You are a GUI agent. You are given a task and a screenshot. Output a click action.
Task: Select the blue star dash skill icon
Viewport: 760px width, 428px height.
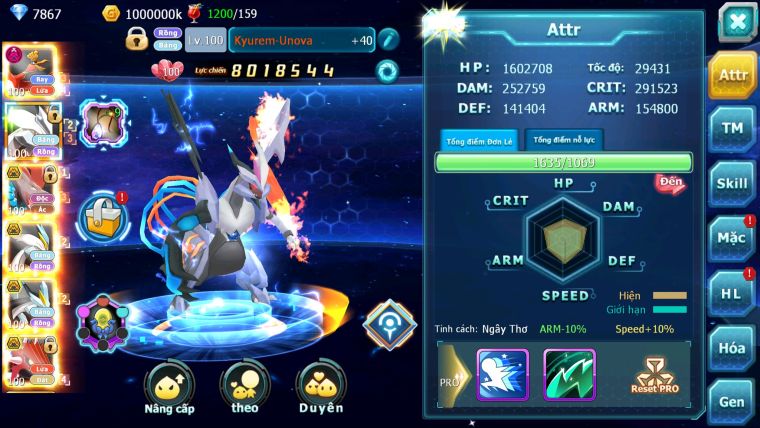click(502, 375)
